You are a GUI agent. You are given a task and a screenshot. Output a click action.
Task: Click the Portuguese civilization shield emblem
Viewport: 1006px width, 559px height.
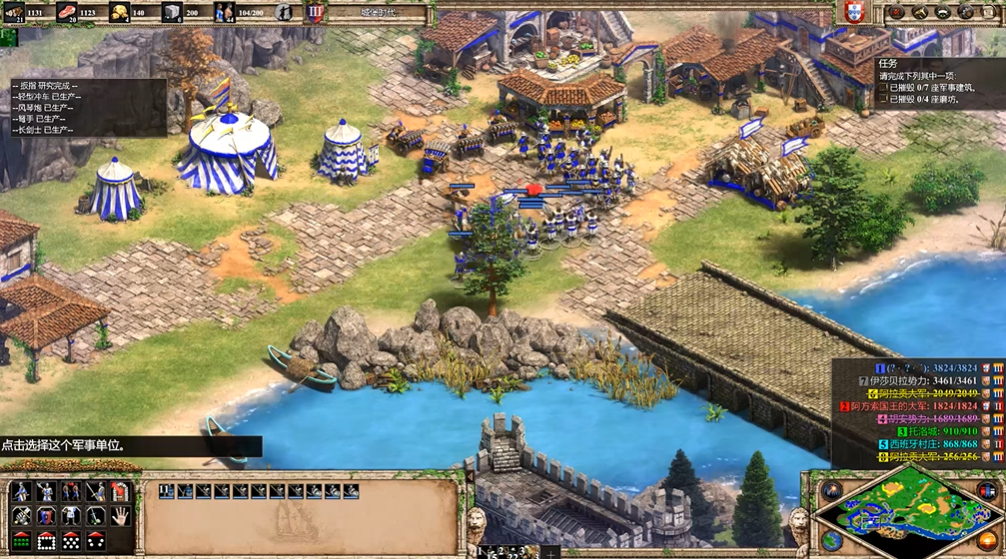pyautogui.click(x=853, y=12)
